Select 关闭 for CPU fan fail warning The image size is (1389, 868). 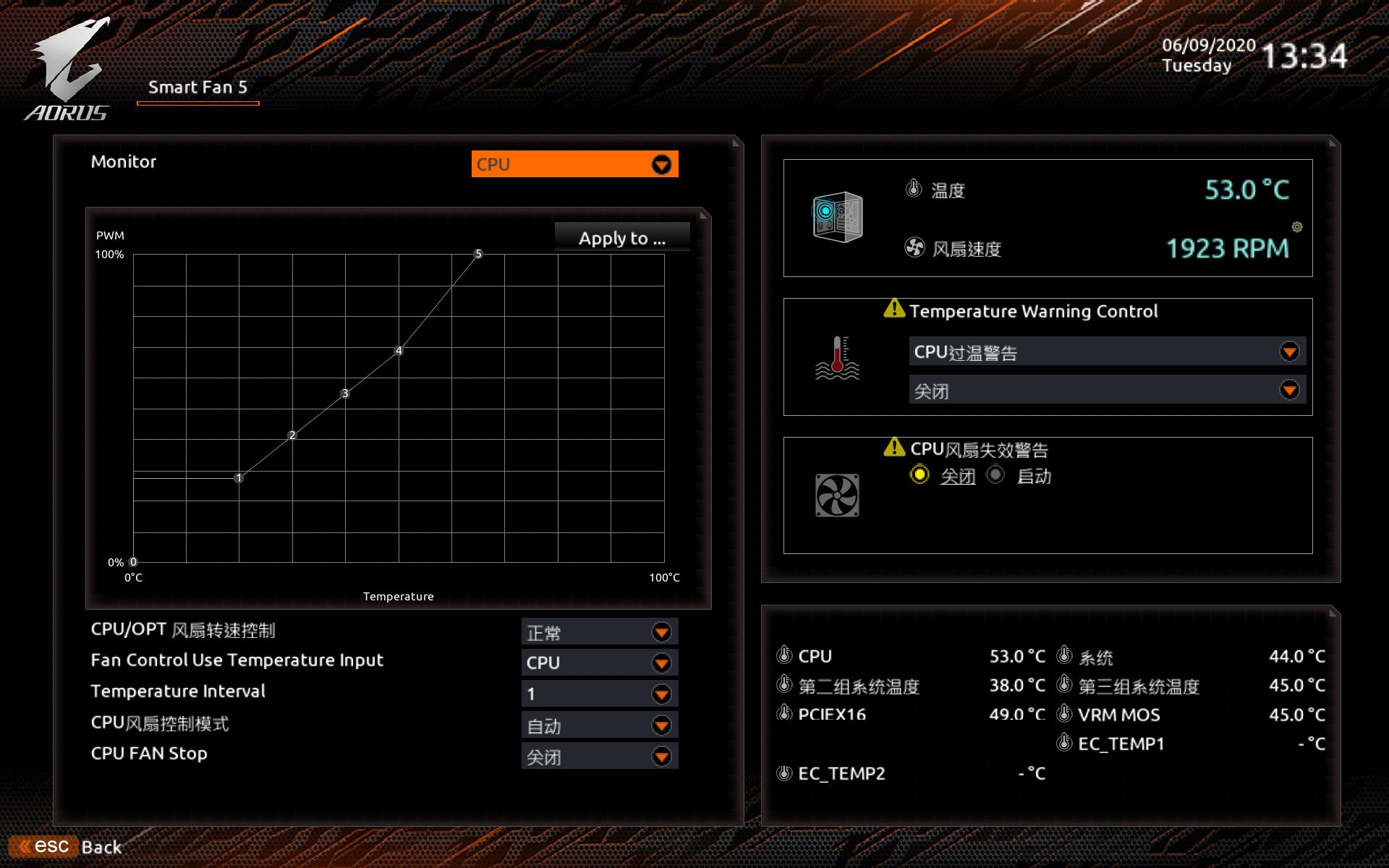919,475
